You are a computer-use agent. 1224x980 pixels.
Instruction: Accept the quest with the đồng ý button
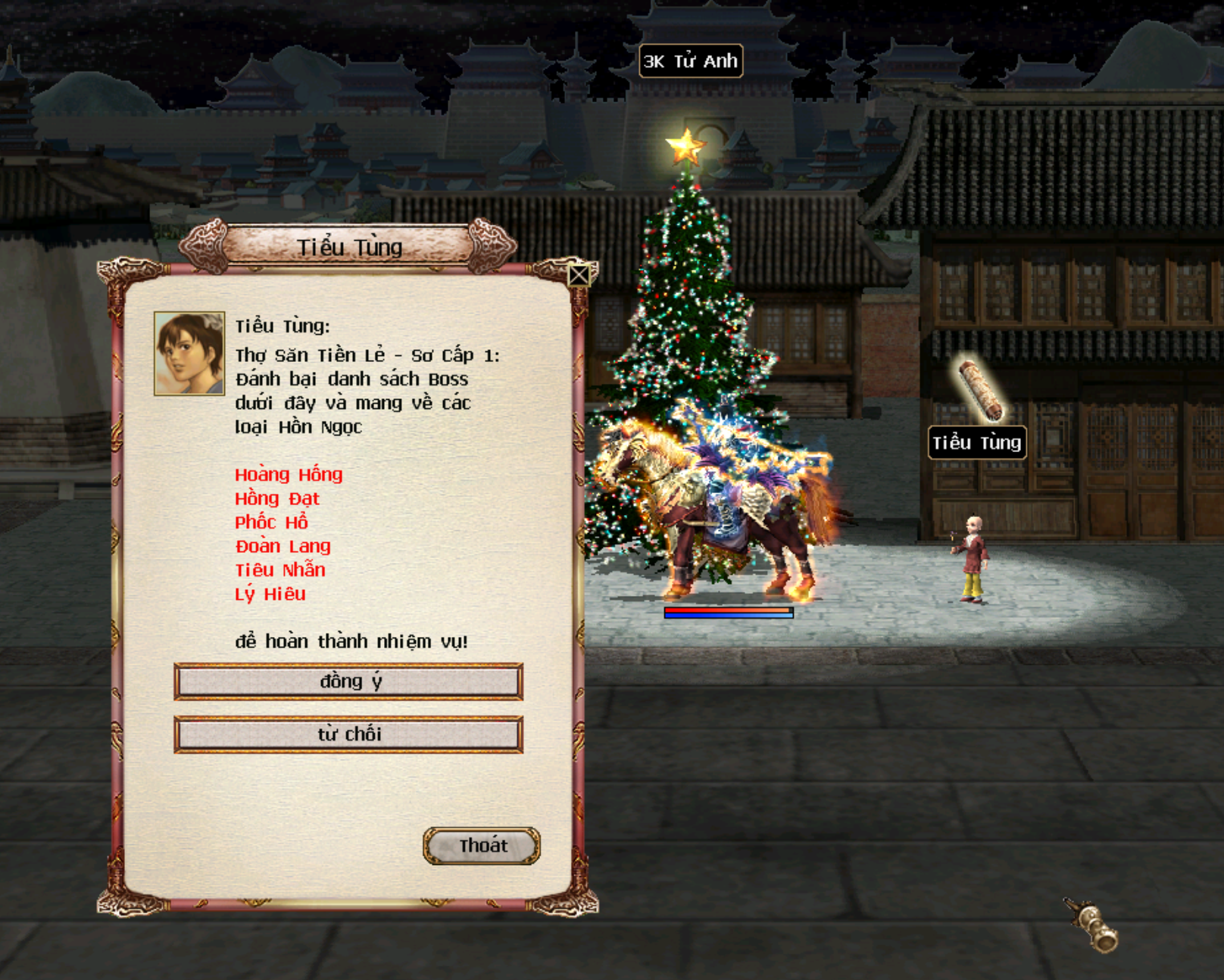(348, 682)
